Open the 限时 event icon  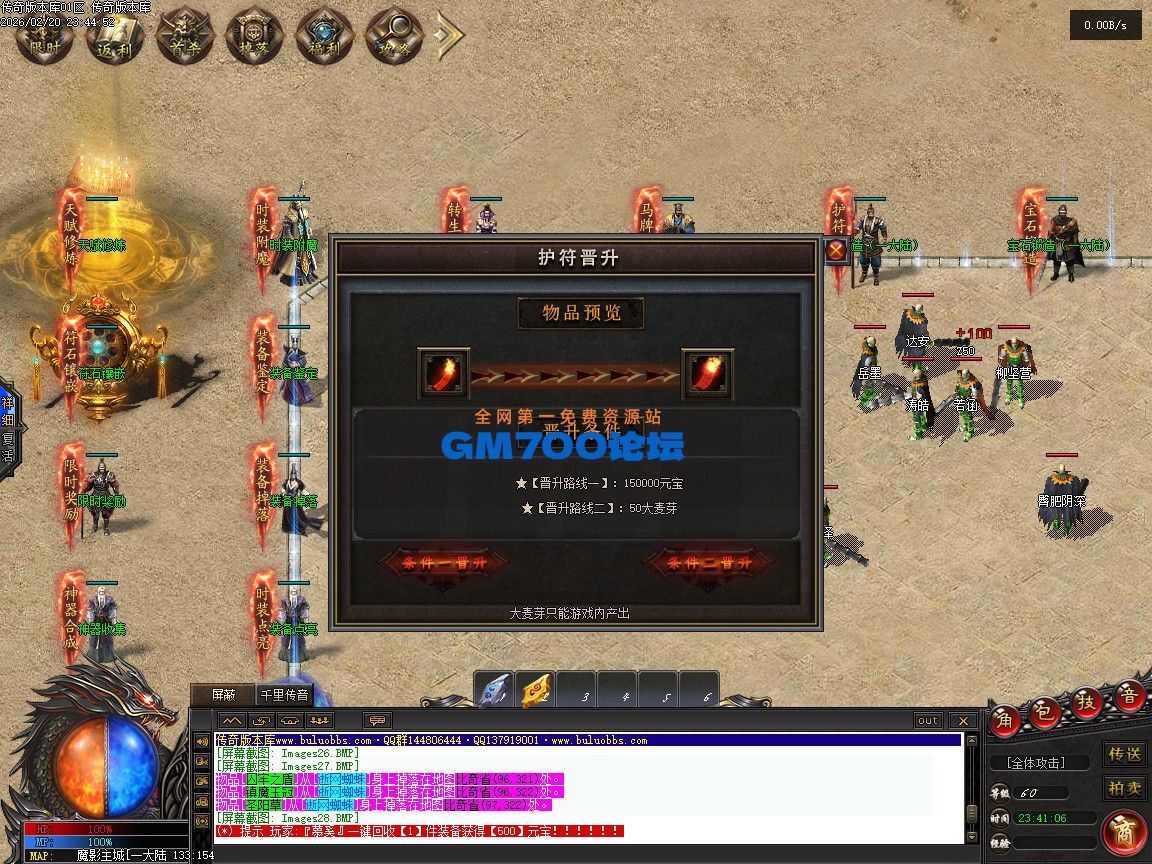pyautogui.click(x=46, y=36)
